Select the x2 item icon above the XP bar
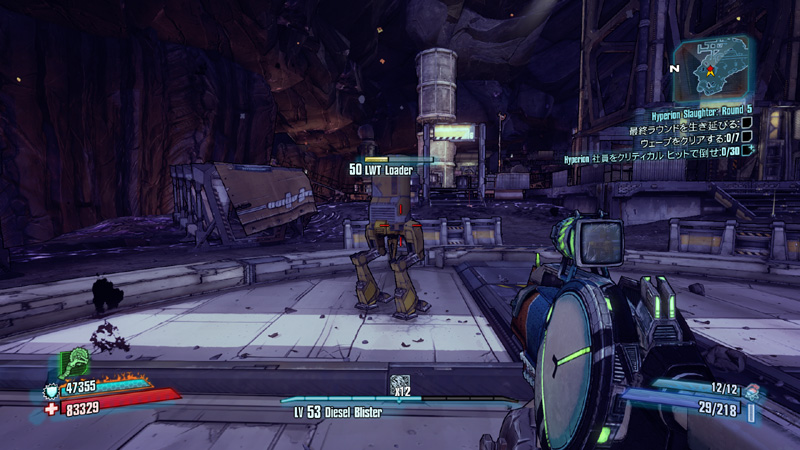Screen dimensions: 800x450 399,382
